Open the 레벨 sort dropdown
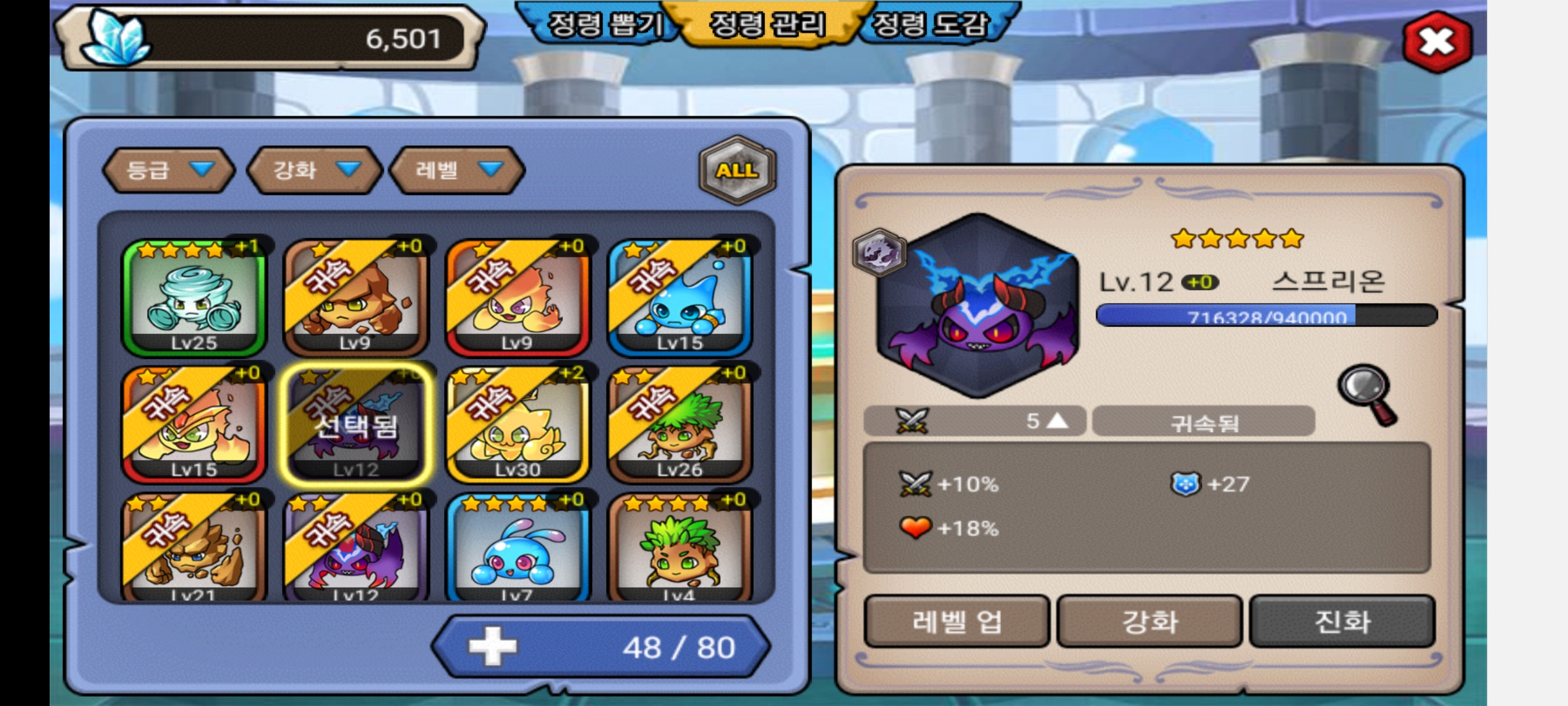The image size is (1568, 706). pyautogui.click(x=457, y=171)
